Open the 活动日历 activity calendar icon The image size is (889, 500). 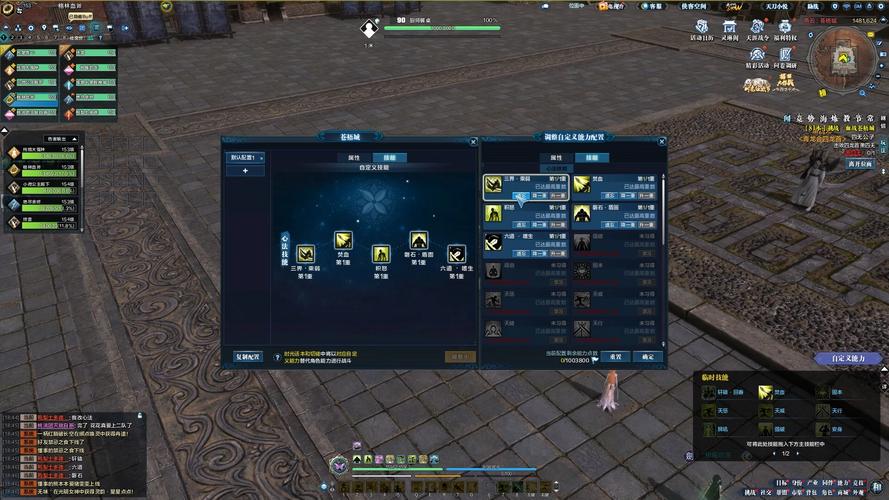click(x=701, y=27)
